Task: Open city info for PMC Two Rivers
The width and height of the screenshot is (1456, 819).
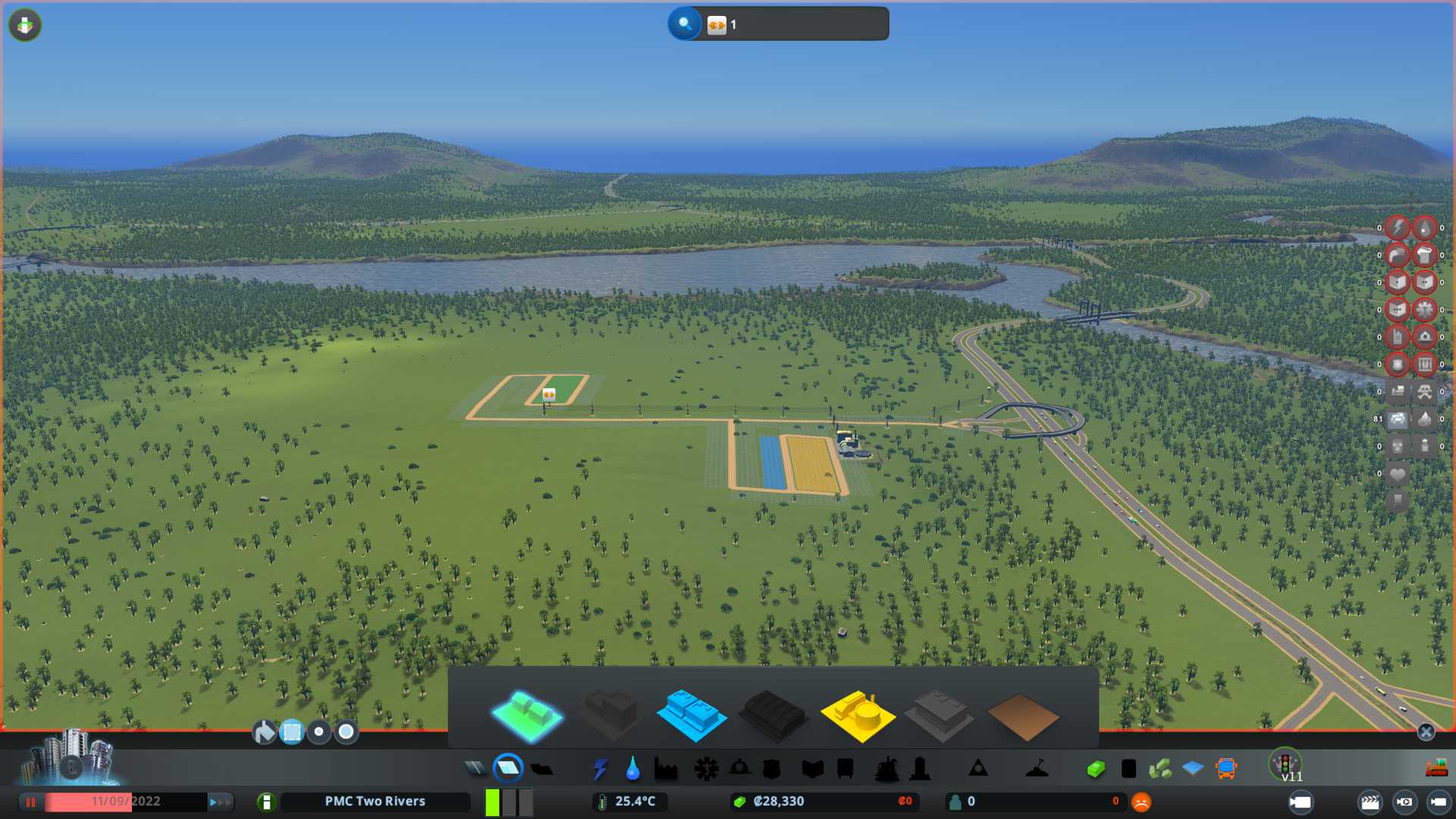Action: pyautogui.click(x=375, y=802)
